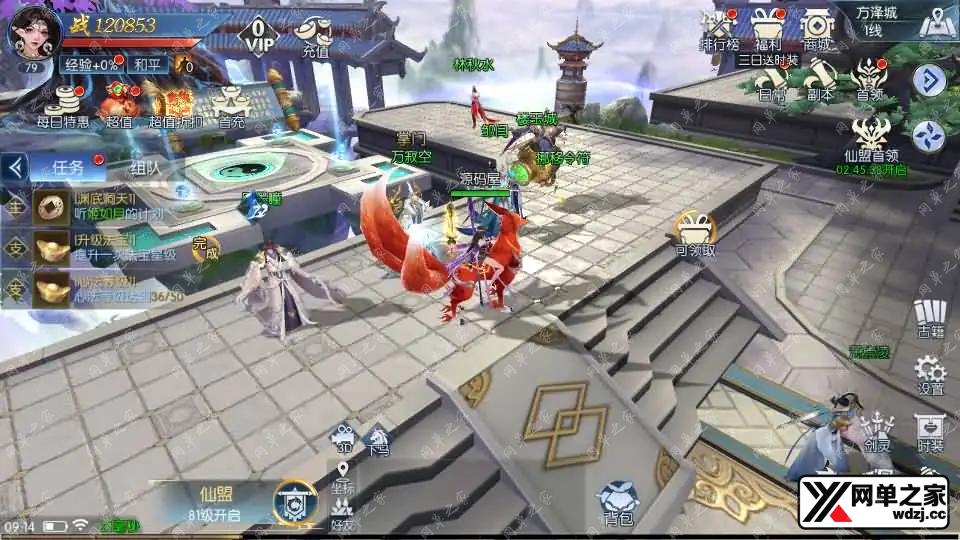Collapse the quest panel with the arrow
960x540 pixels.
(14, 167)
